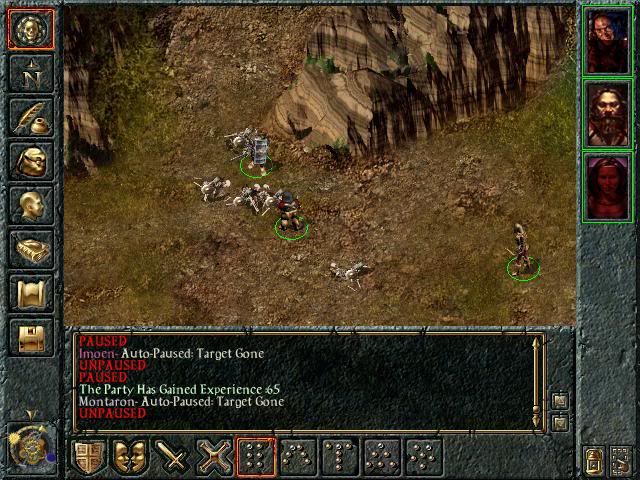The image size is (640, 480).
Task: Activate the shield guard action
Action: (x=88, y=457)
